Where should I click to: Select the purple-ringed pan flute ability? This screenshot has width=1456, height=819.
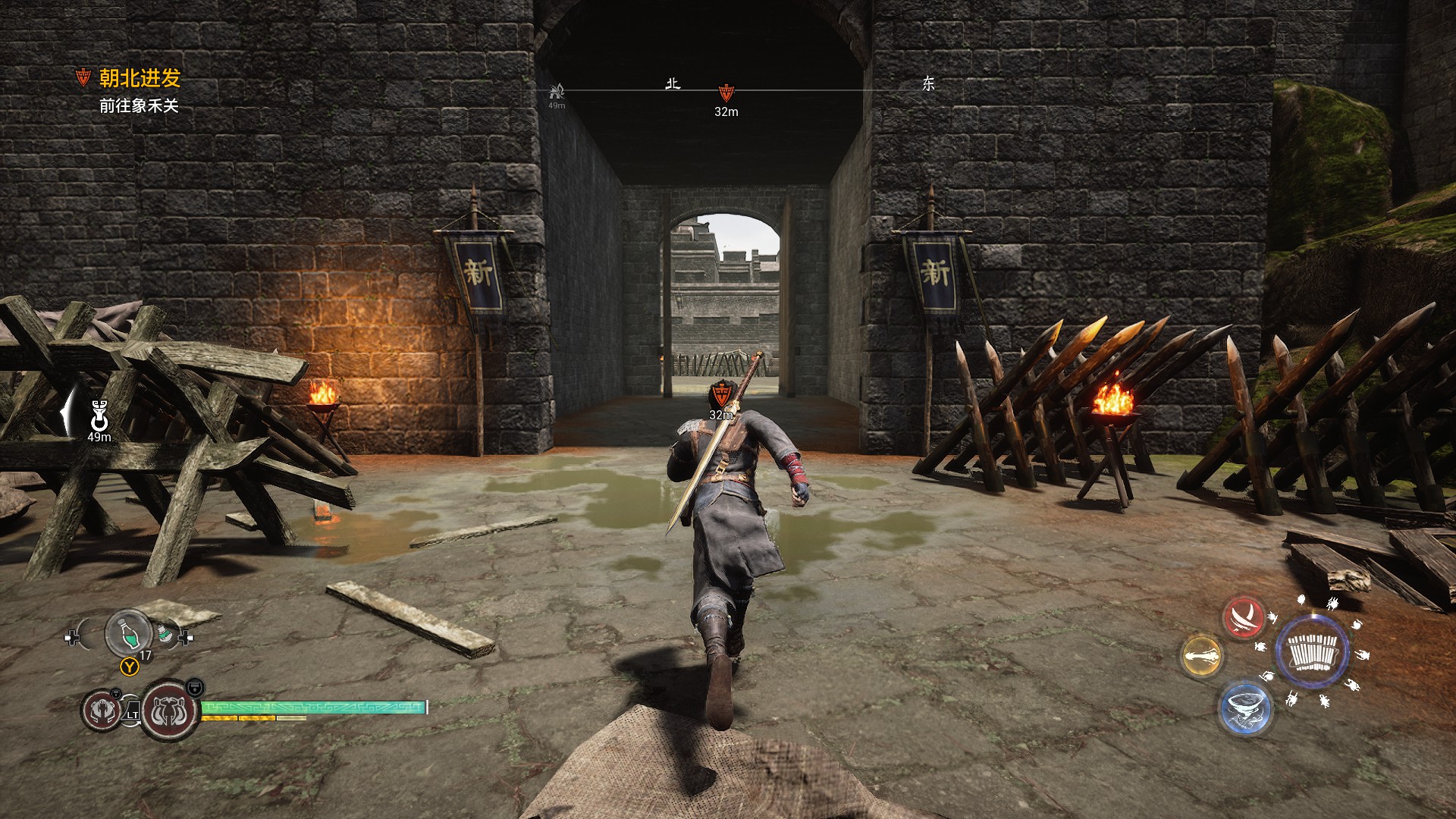pos(1311,652)
